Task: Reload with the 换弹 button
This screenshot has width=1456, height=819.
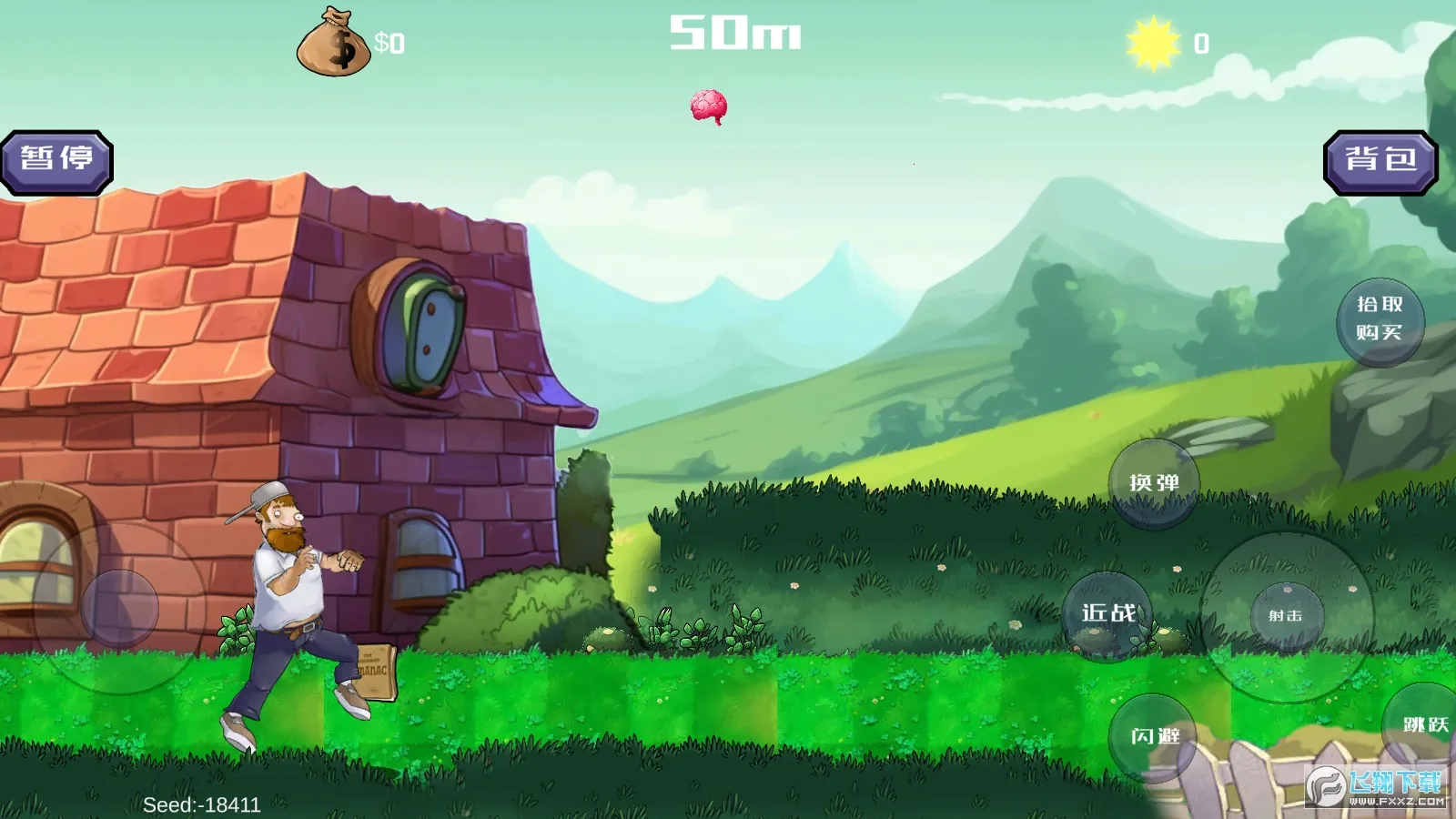Action: click(x=1153, y=483)
